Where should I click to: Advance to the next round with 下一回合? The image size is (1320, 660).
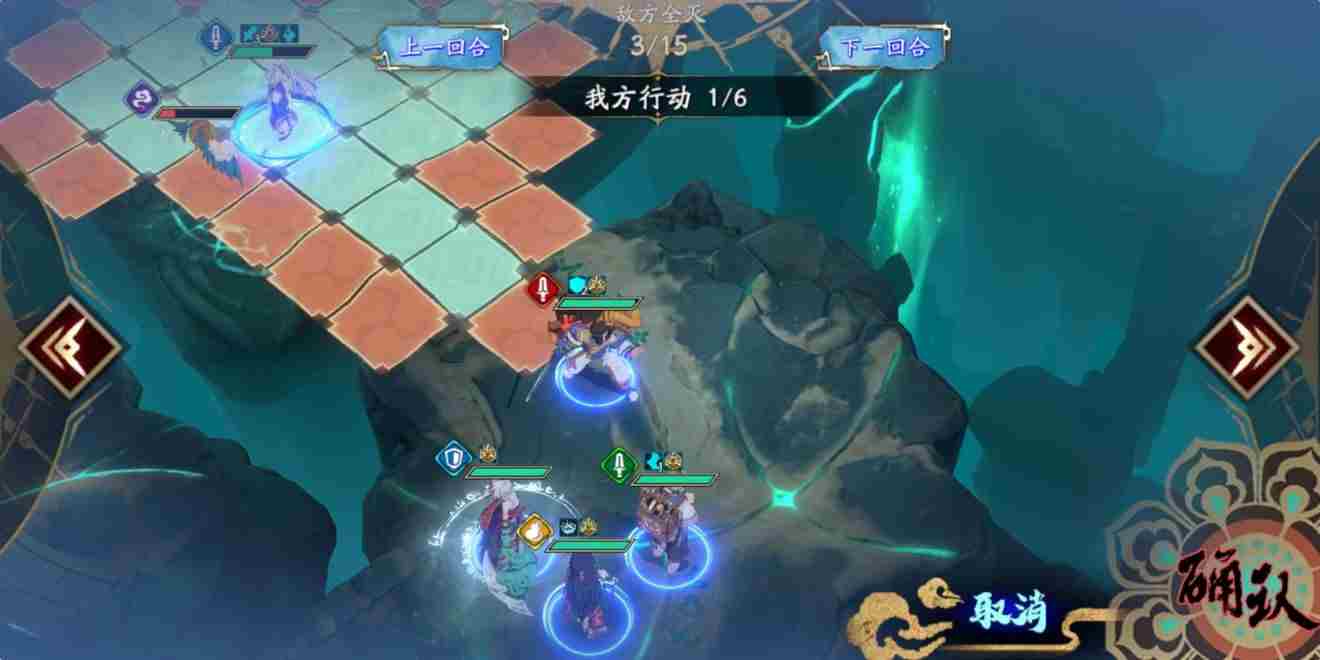click(884, 47)
